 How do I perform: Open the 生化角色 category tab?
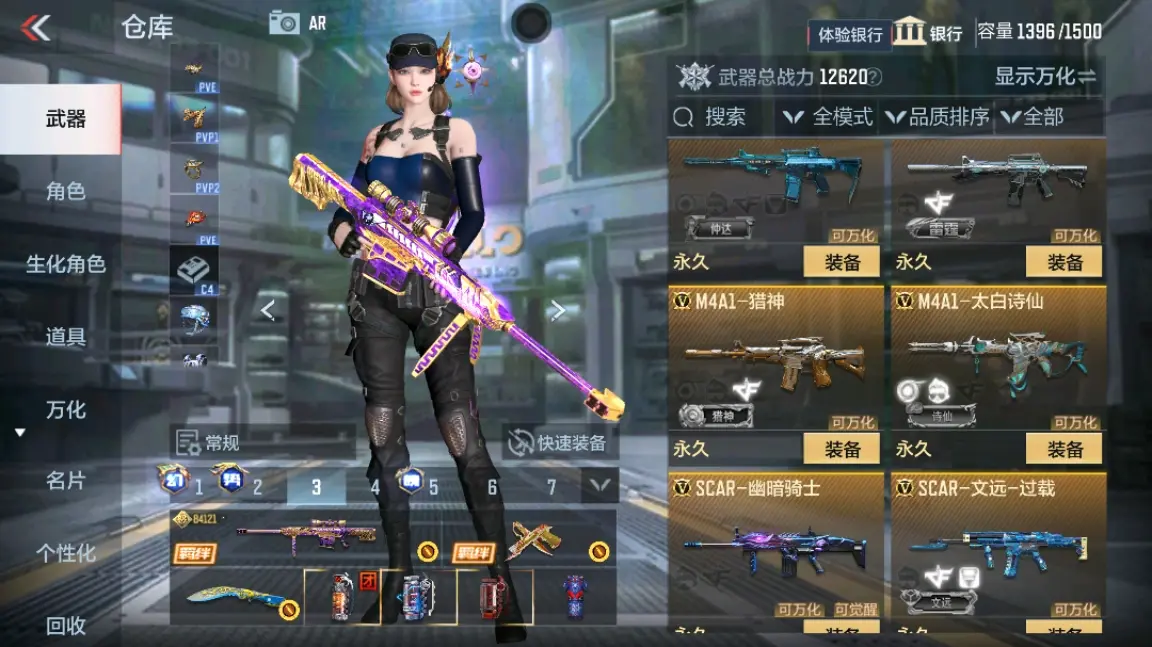(x=65, y=264)
